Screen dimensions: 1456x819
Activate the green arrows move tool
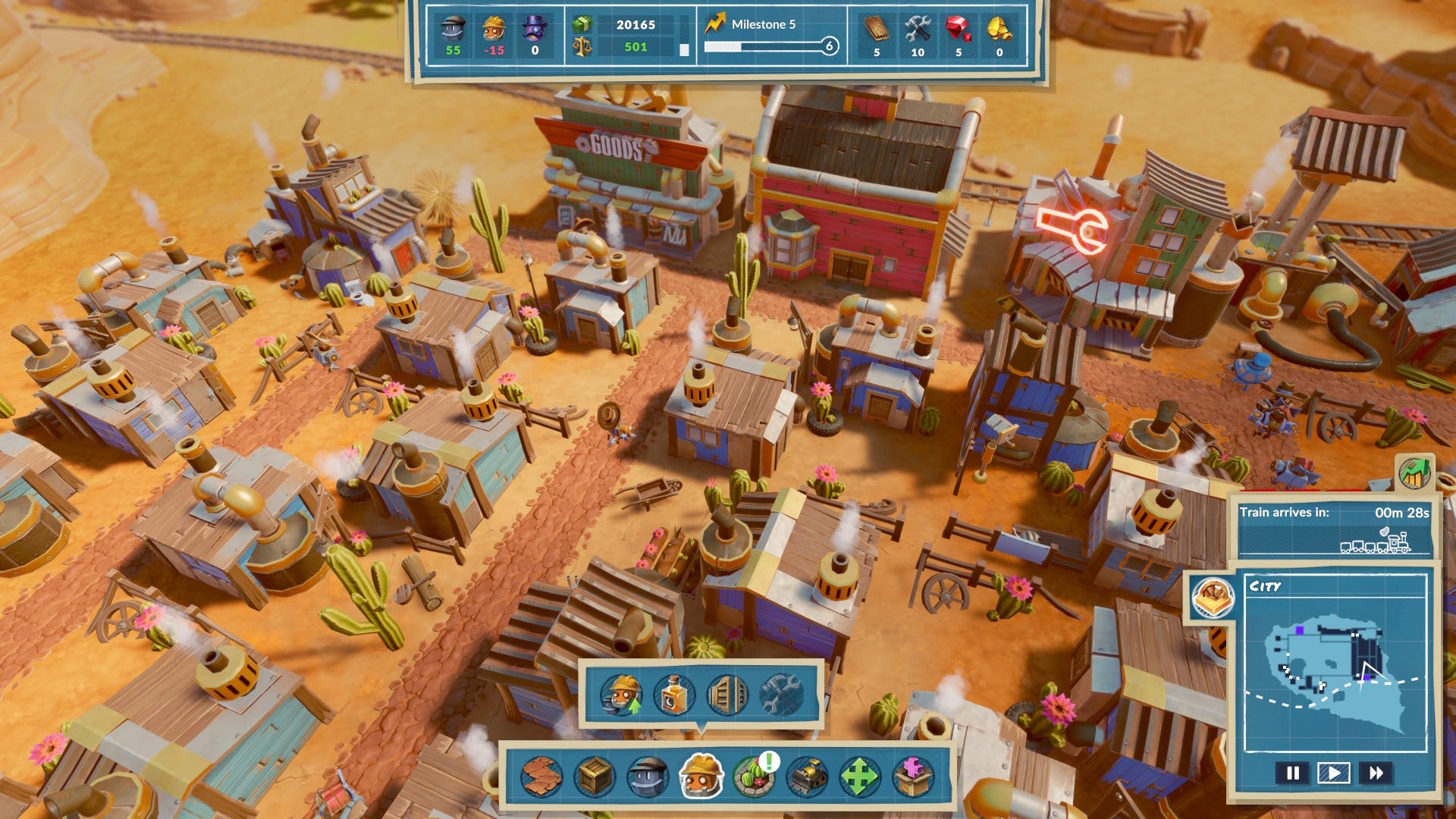859,777
